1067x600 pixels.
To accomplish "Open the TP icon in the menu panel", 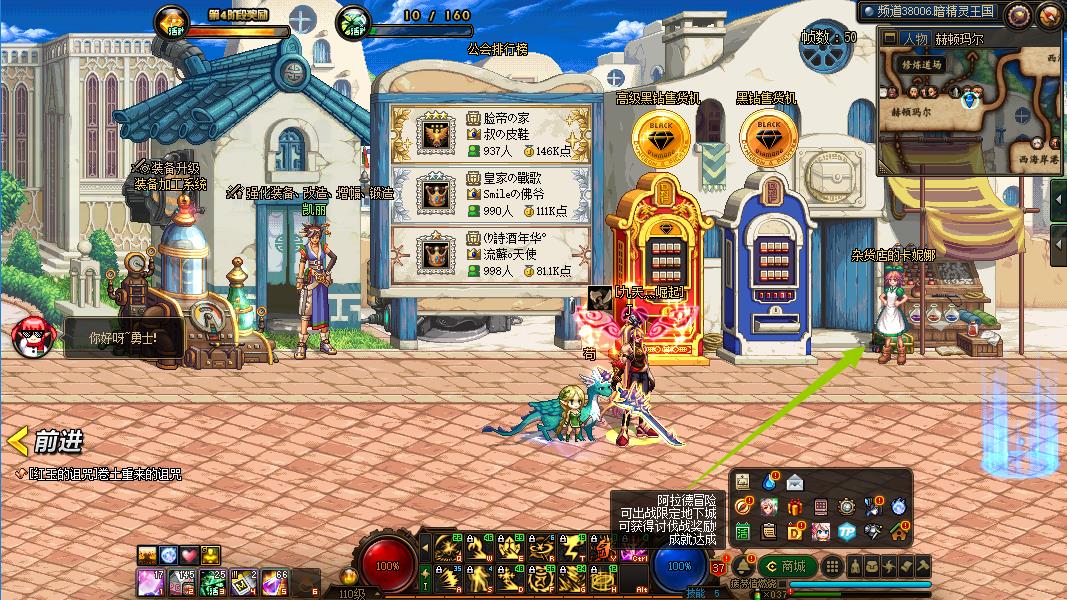I will 846,531.
